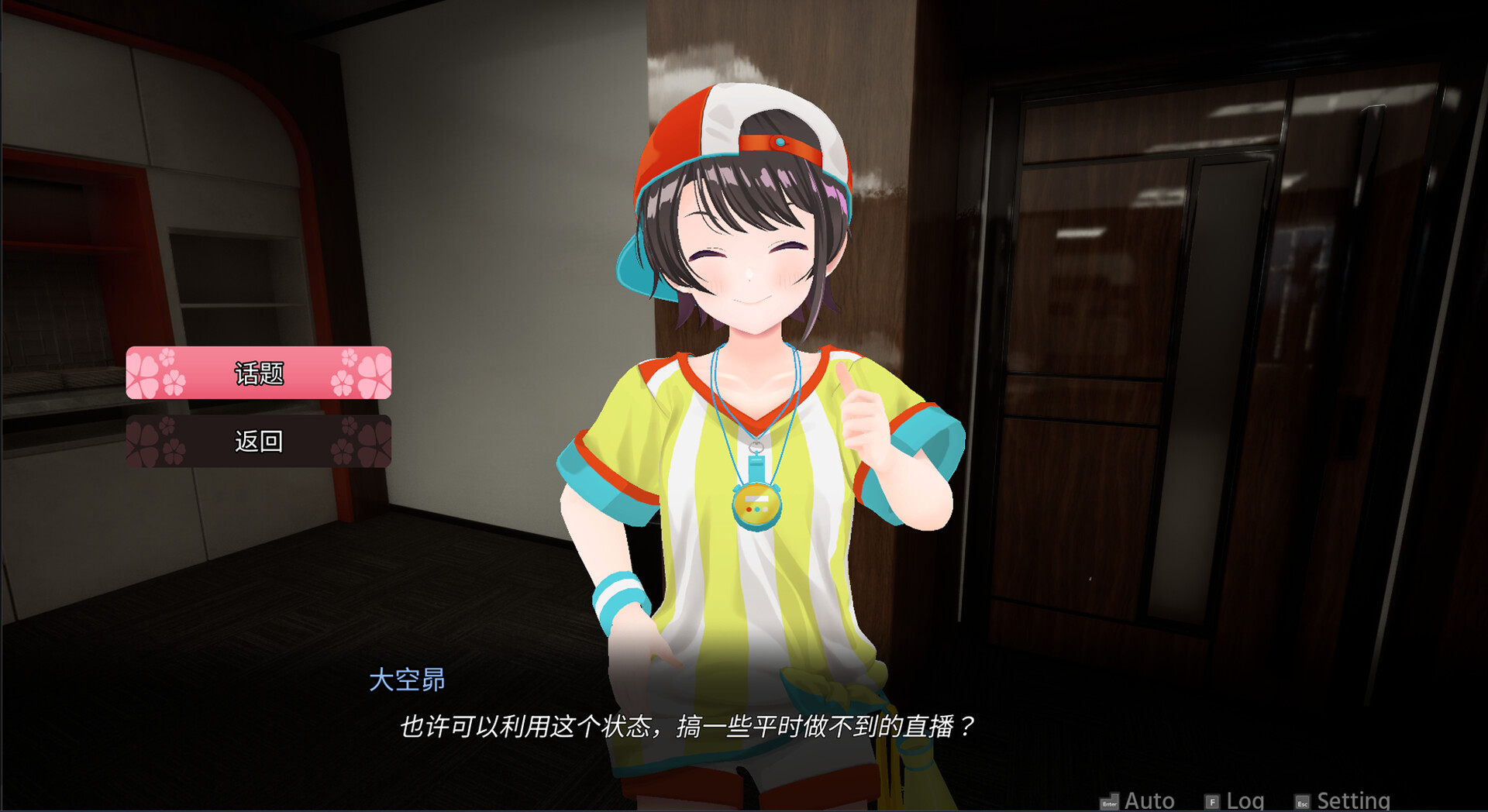The height and width of the screenshot is (812, 1488).
Task: Click the Setting label text
Action: tap(1352, 800)
